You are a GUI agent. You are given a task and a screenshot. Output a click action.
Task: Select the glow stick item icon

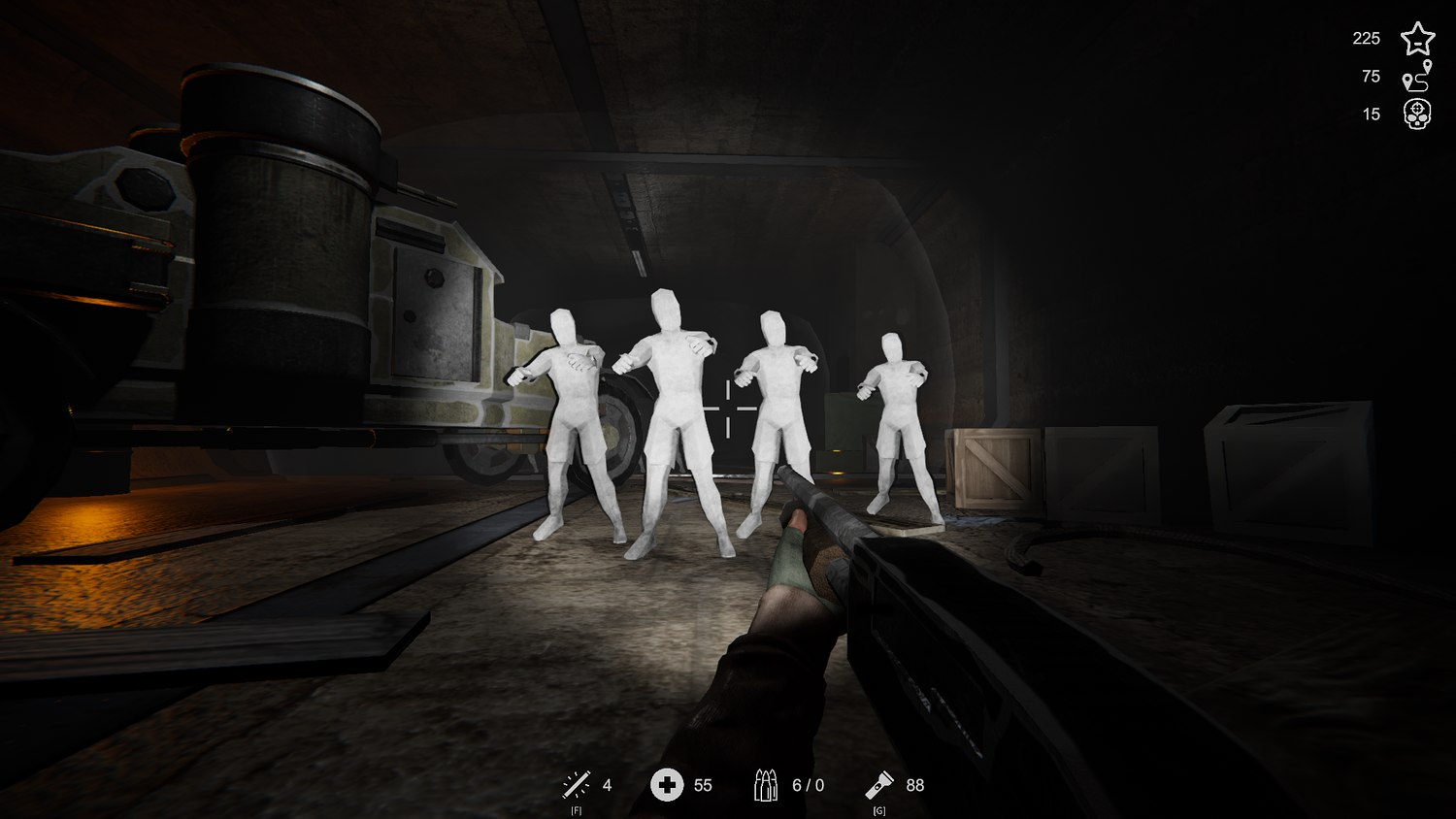click(x=577, y=784)
